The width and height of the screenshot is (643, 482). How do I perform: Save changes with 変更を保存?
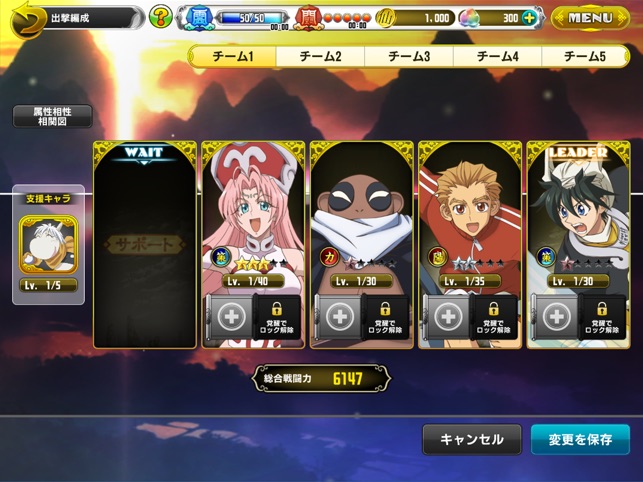coord(580,439)
